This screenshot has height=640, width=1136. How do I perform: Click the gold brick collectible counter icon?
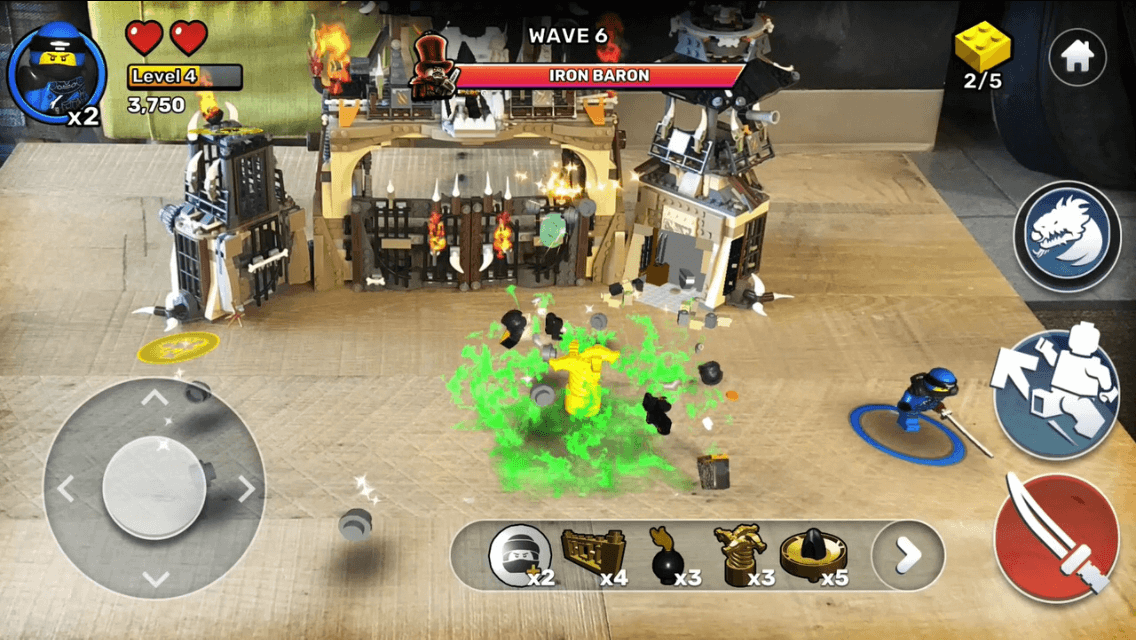coord(982,48)
